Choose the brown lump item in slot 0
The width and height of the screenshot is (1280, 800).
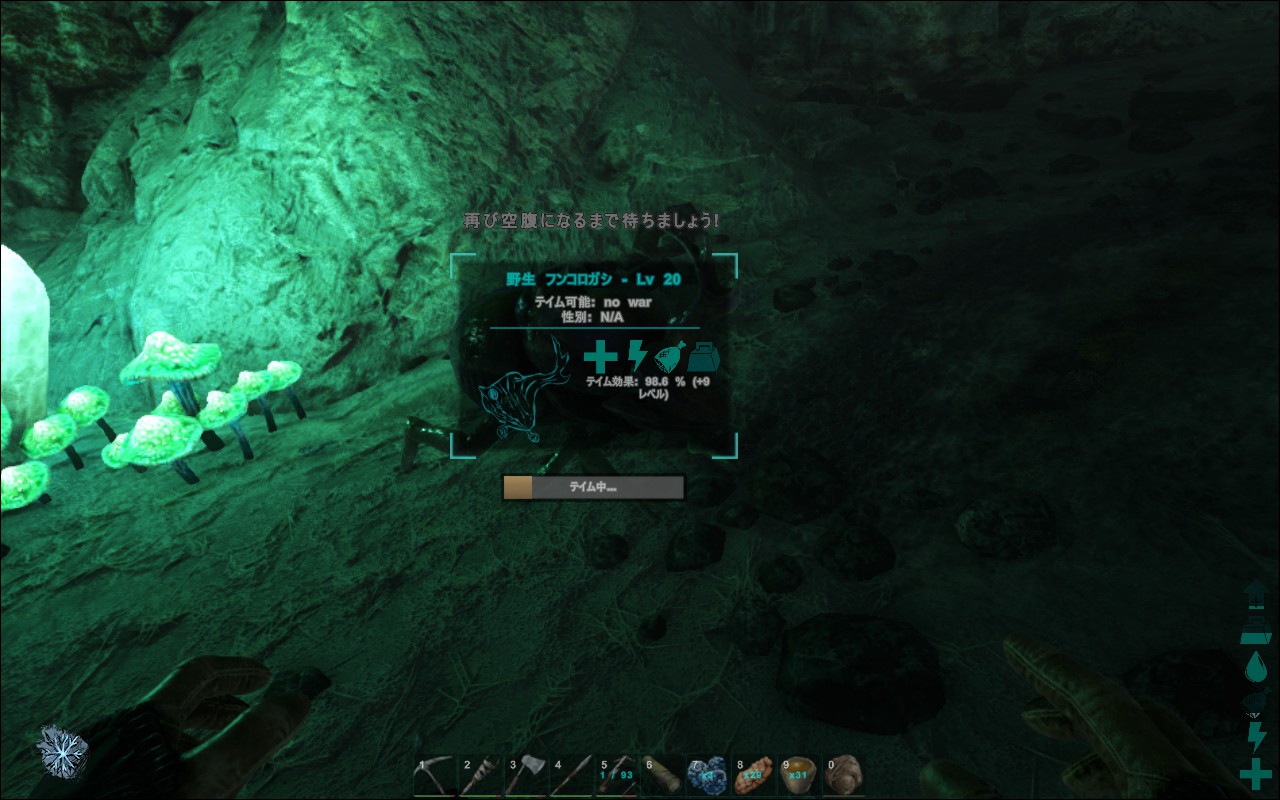(843, 775)
